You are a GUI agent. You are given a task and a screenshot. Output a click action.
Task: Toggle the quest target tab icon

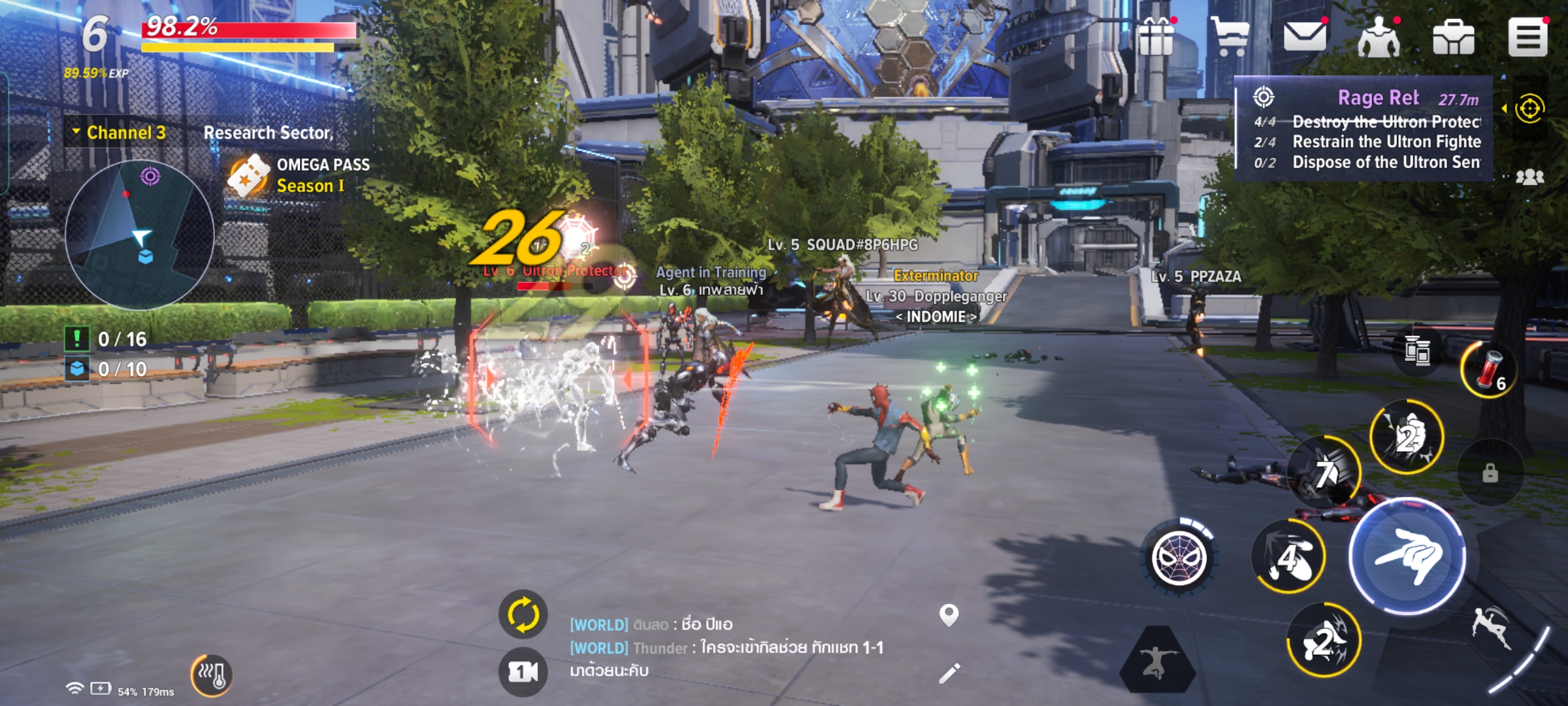[1530, 109]
